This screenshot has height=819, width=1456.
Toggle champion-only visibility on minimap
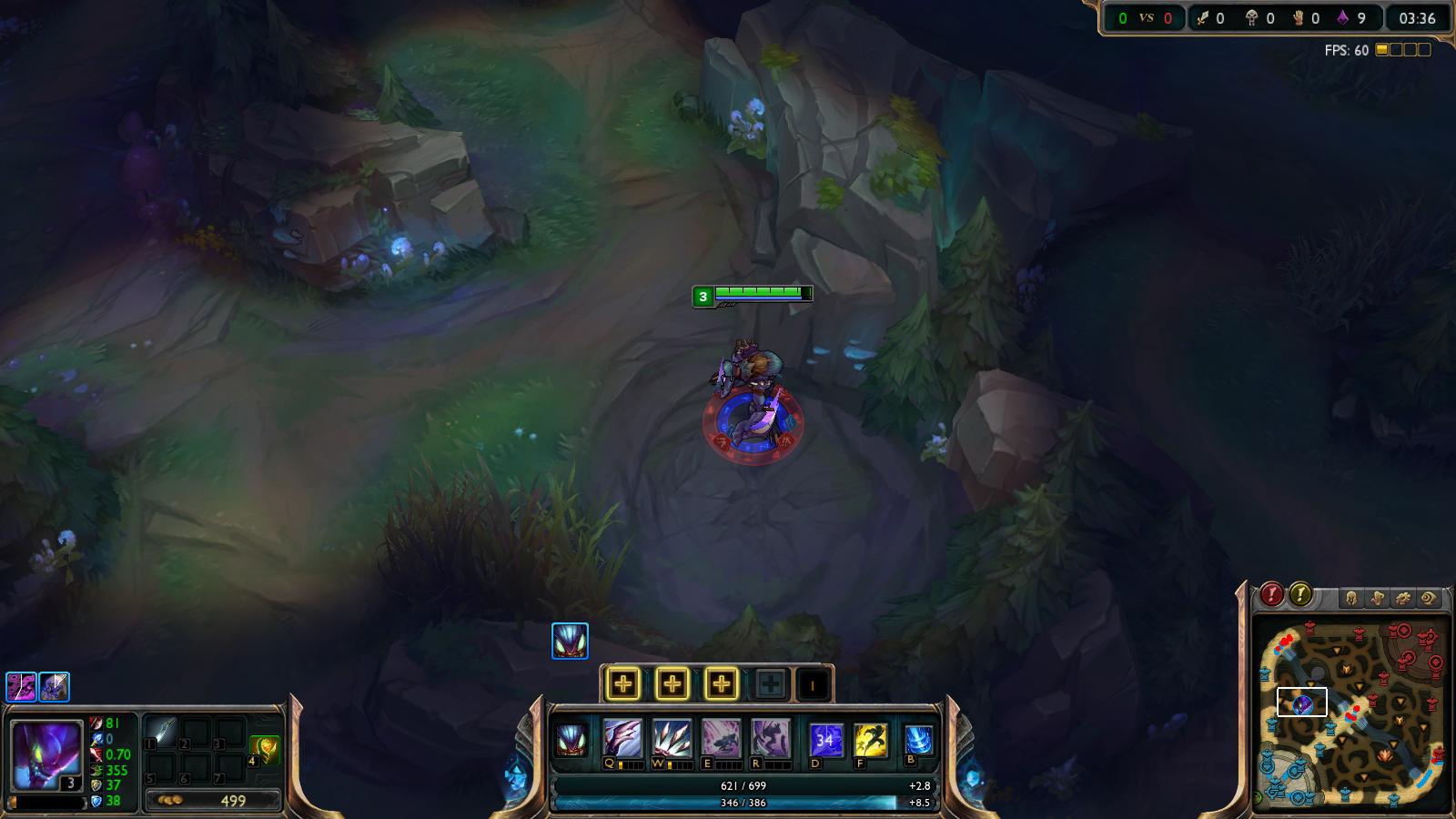(1352, 596)
